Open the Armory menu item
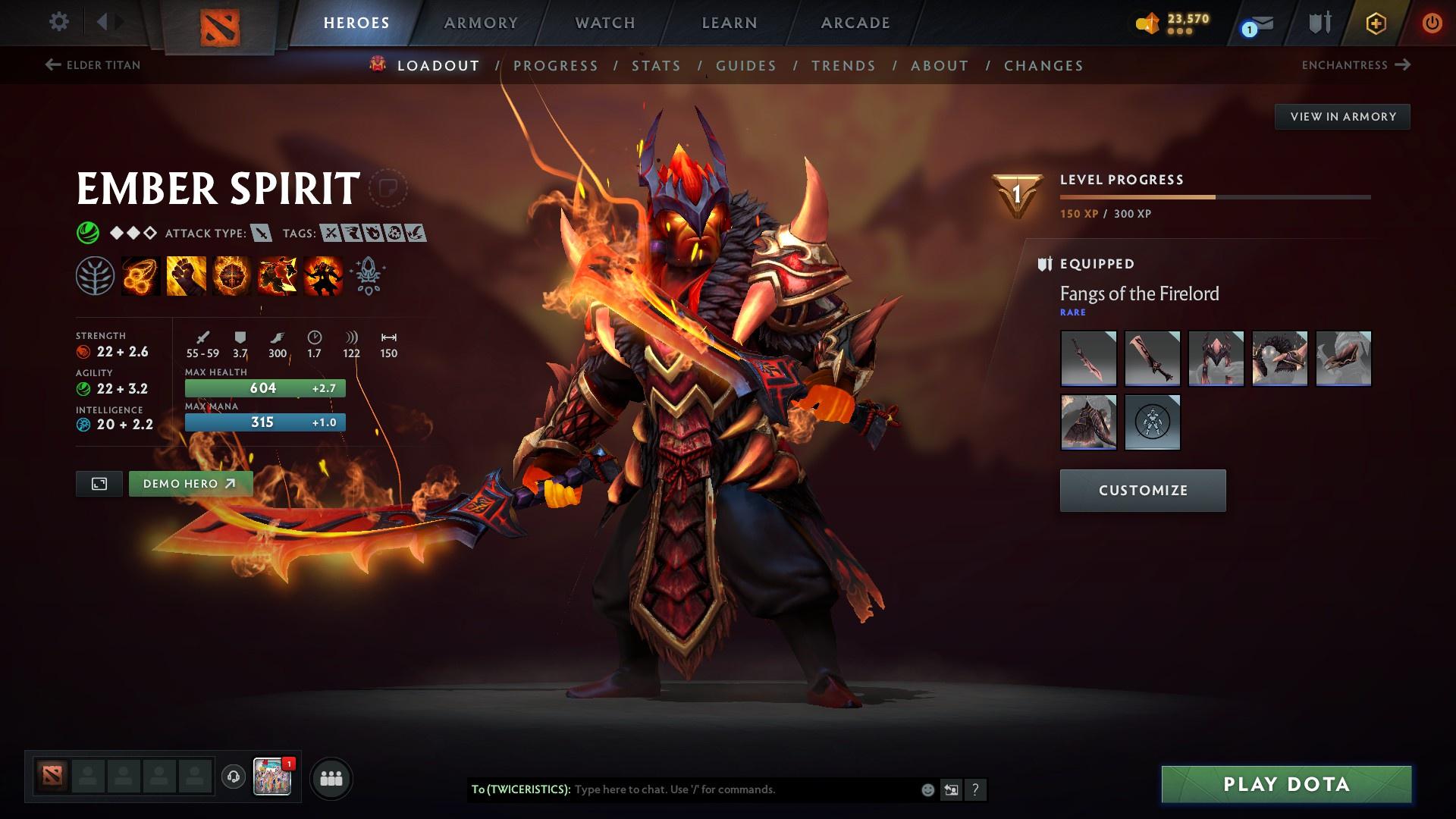 (x=481, y=22)
